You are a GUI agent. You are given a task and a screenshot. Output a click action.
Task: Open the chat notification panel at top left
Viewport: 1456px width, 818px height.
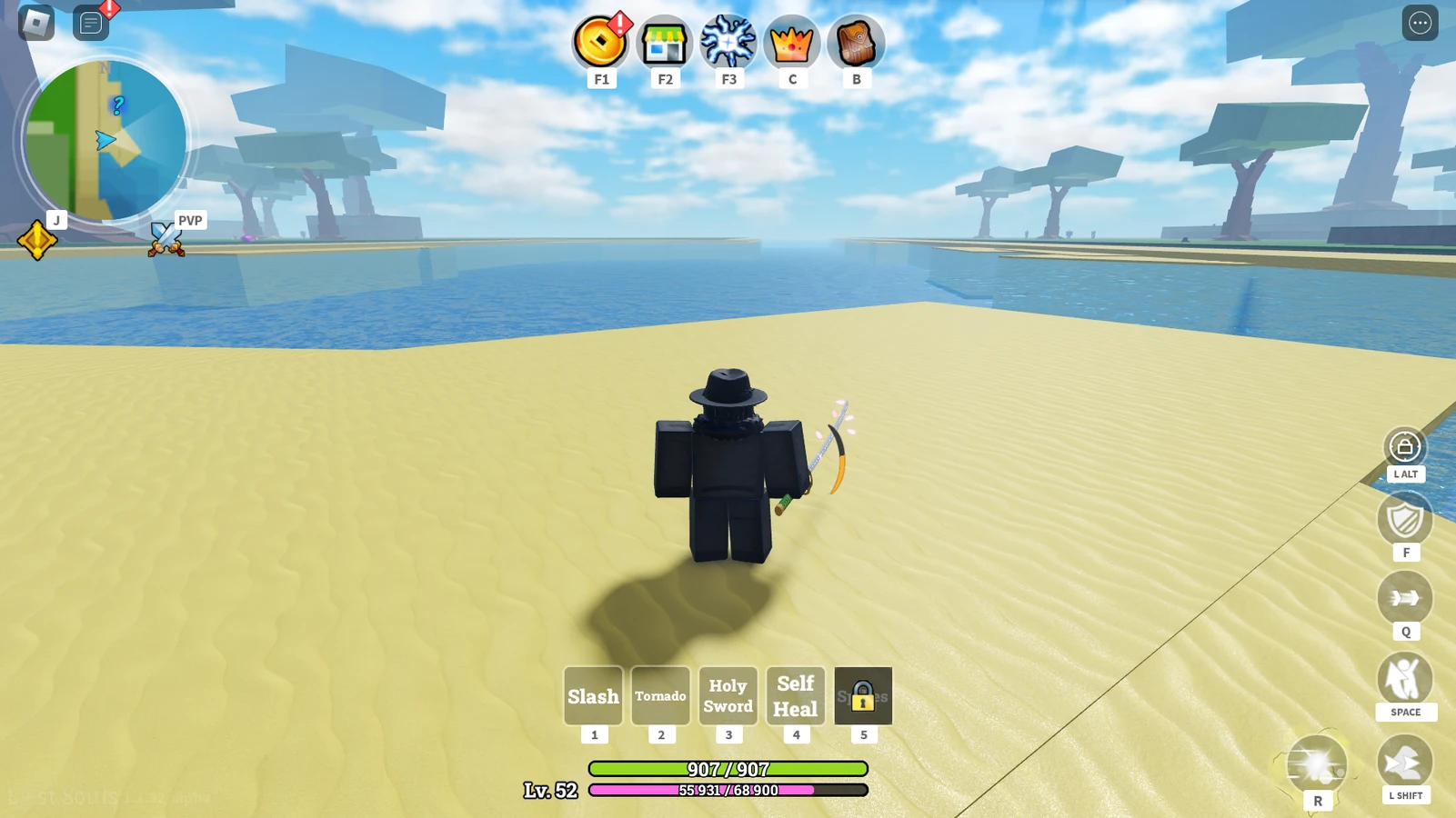click(x=88, y=23)
